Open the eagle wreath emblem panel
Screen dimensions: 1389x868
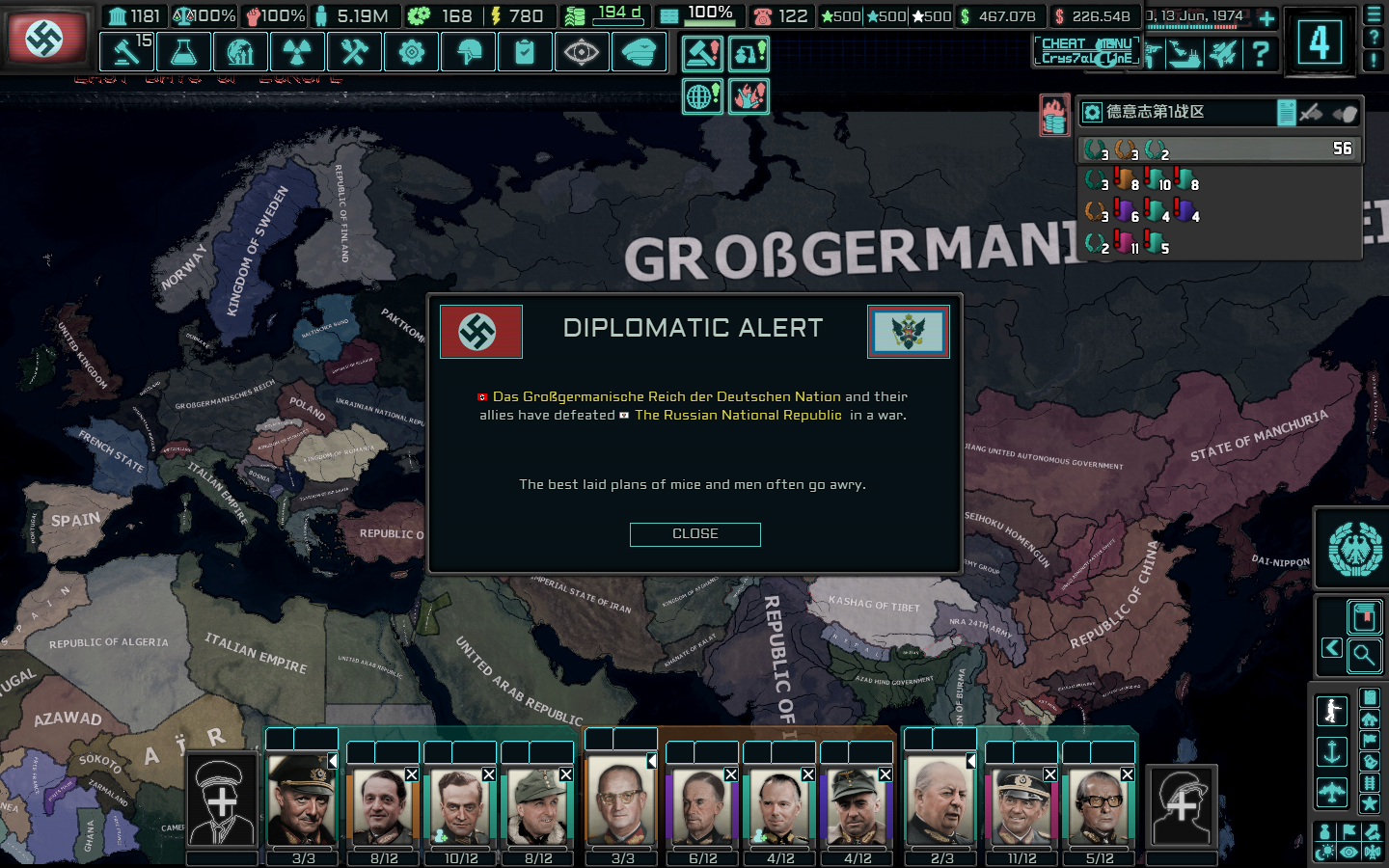pyautogui.click(x=1354, y=549)
